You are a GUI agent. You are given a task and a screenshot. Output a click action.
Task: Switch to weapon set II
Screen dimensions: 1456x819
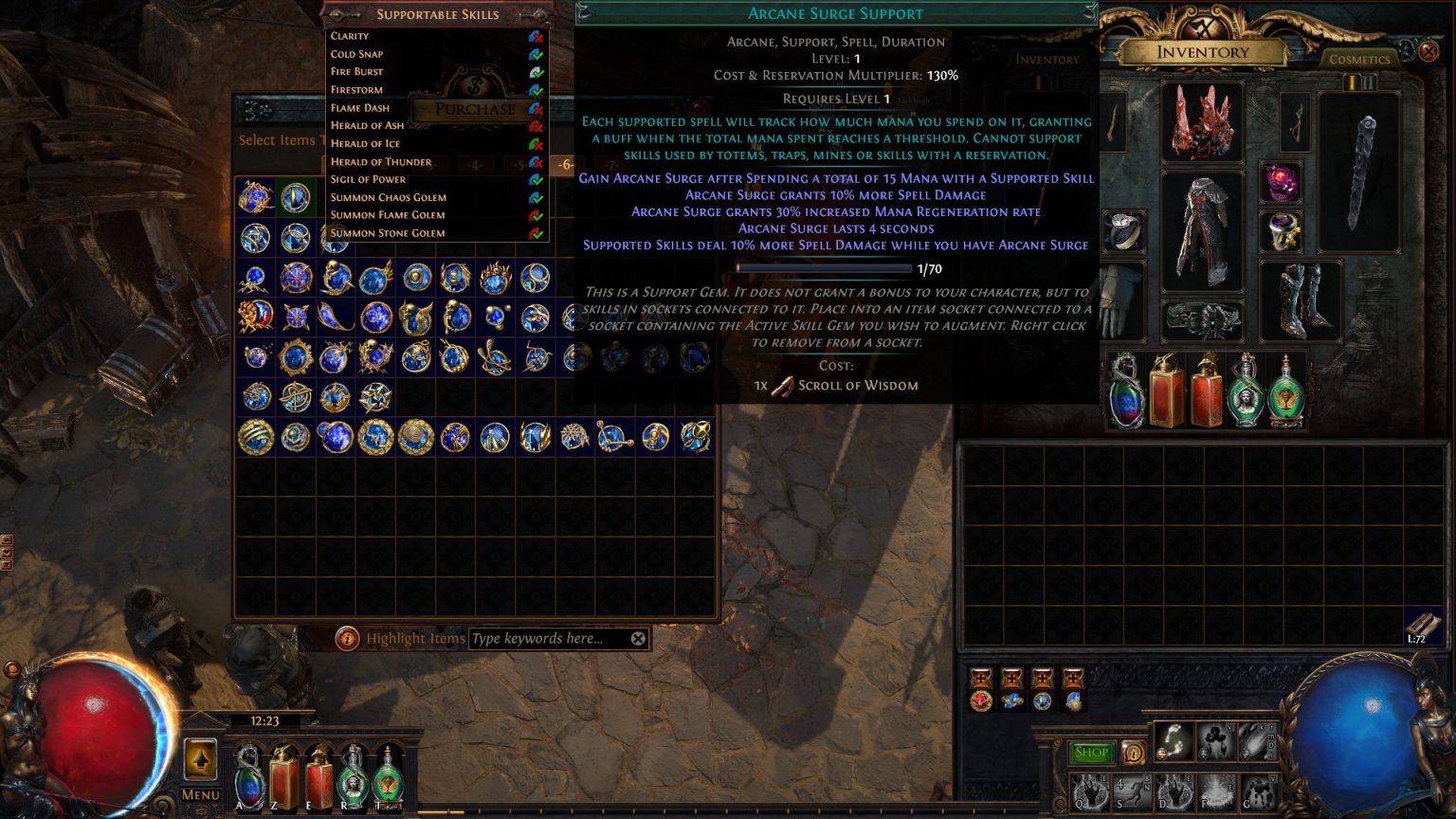(x=1369, y=81)
